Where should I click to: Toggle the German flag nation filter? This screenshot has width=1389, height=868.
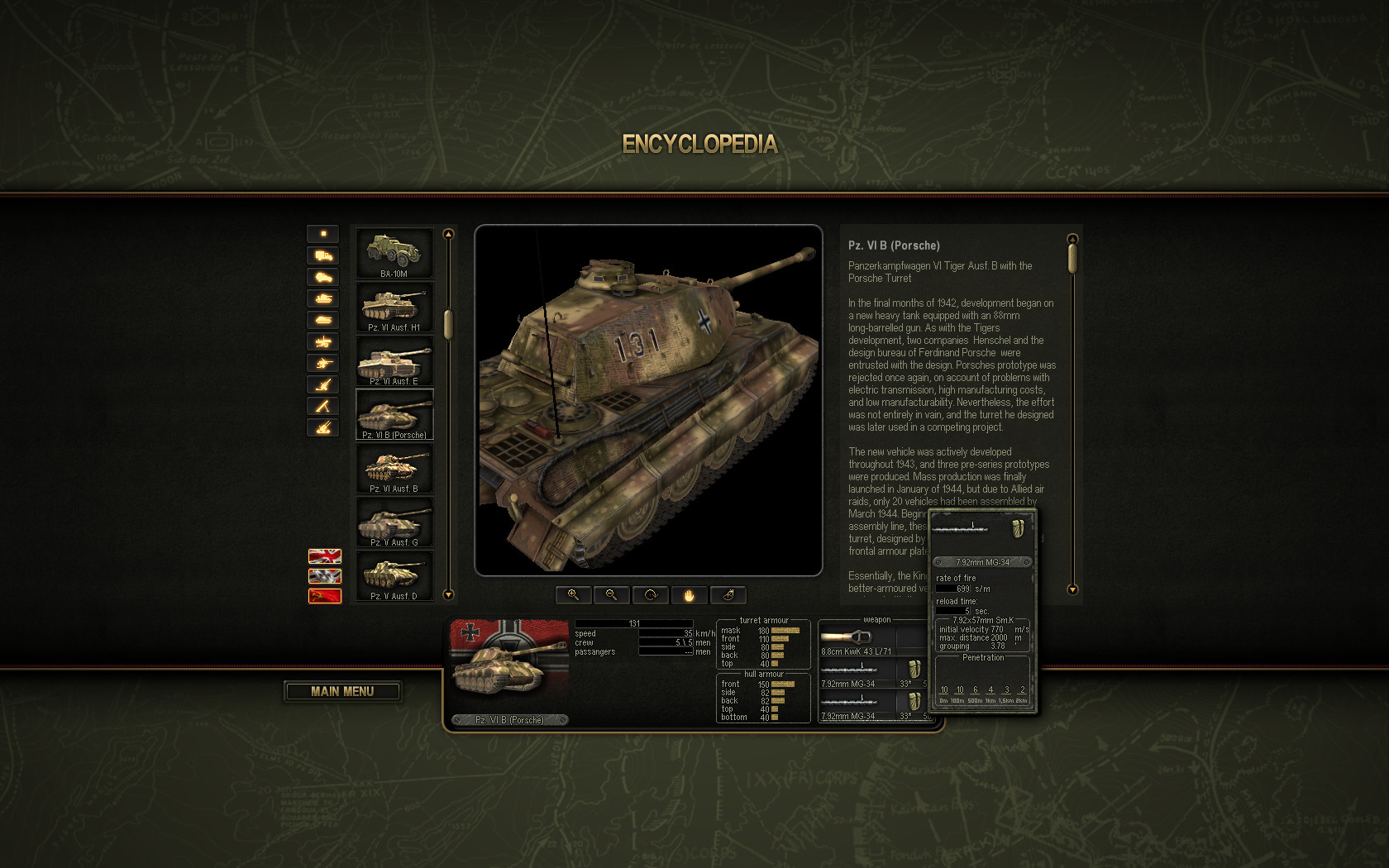(323, 576)
